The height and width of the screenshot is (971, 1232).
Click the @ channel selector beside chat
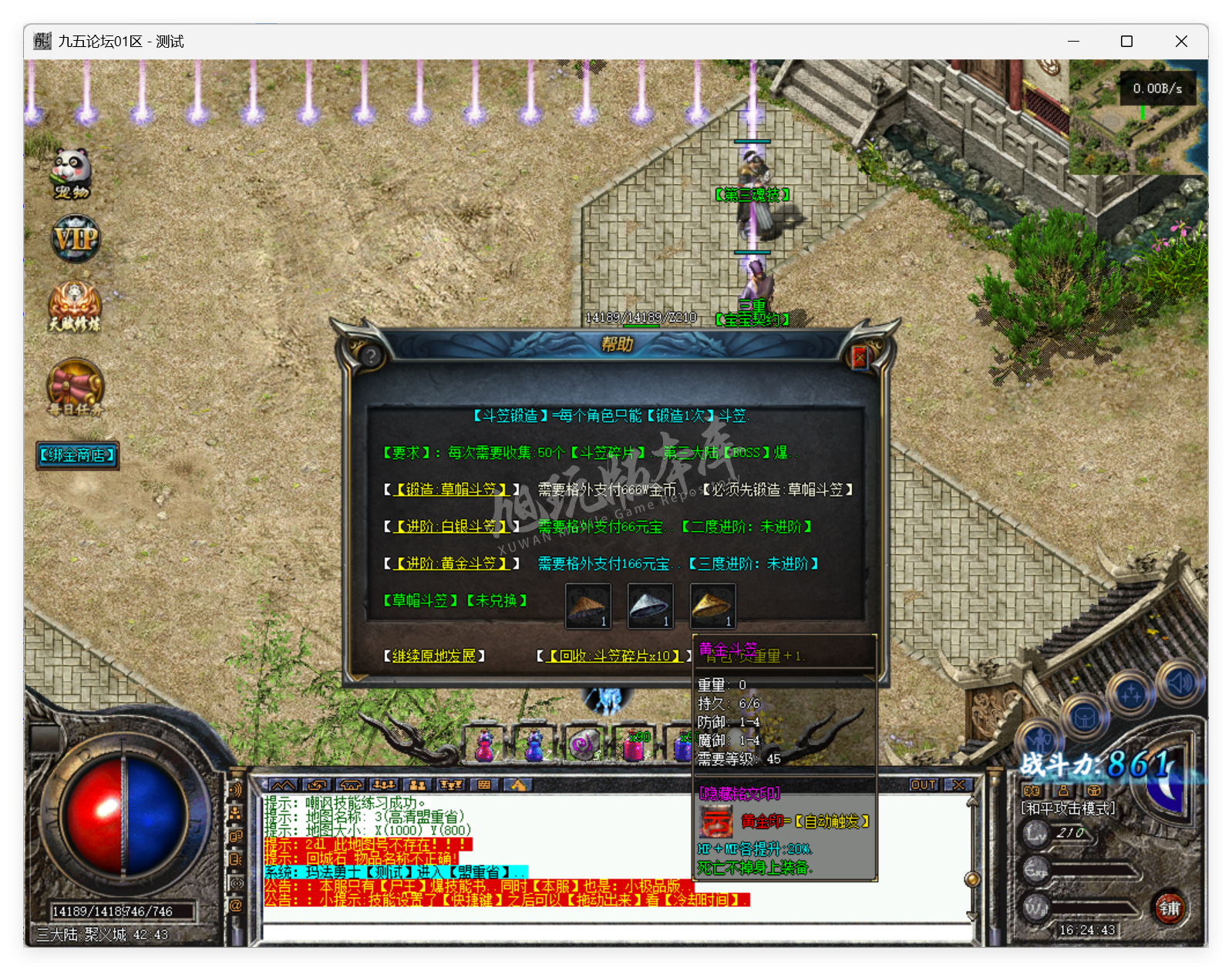[236, 902]
